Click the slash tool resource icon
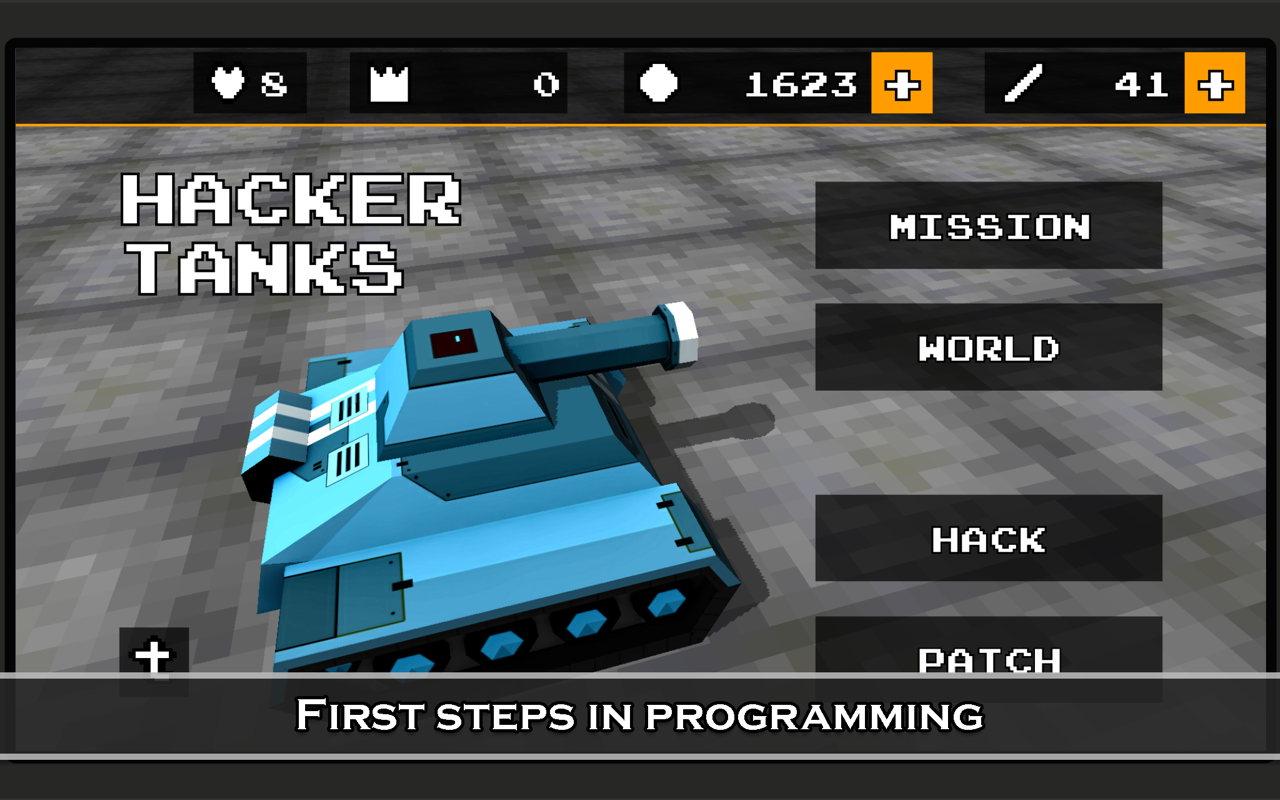Viewport: 1280px width, 800px height. pos(1022,84)
